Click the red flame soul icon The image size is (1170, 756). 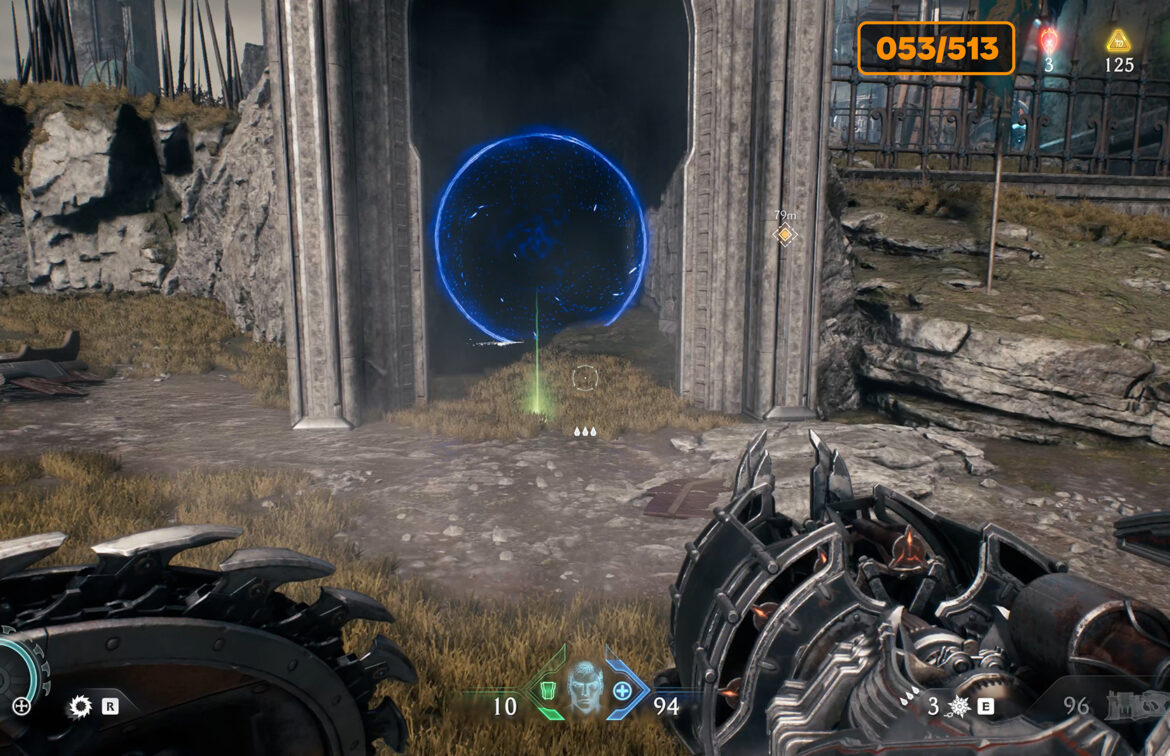[x=1049, y=40]
